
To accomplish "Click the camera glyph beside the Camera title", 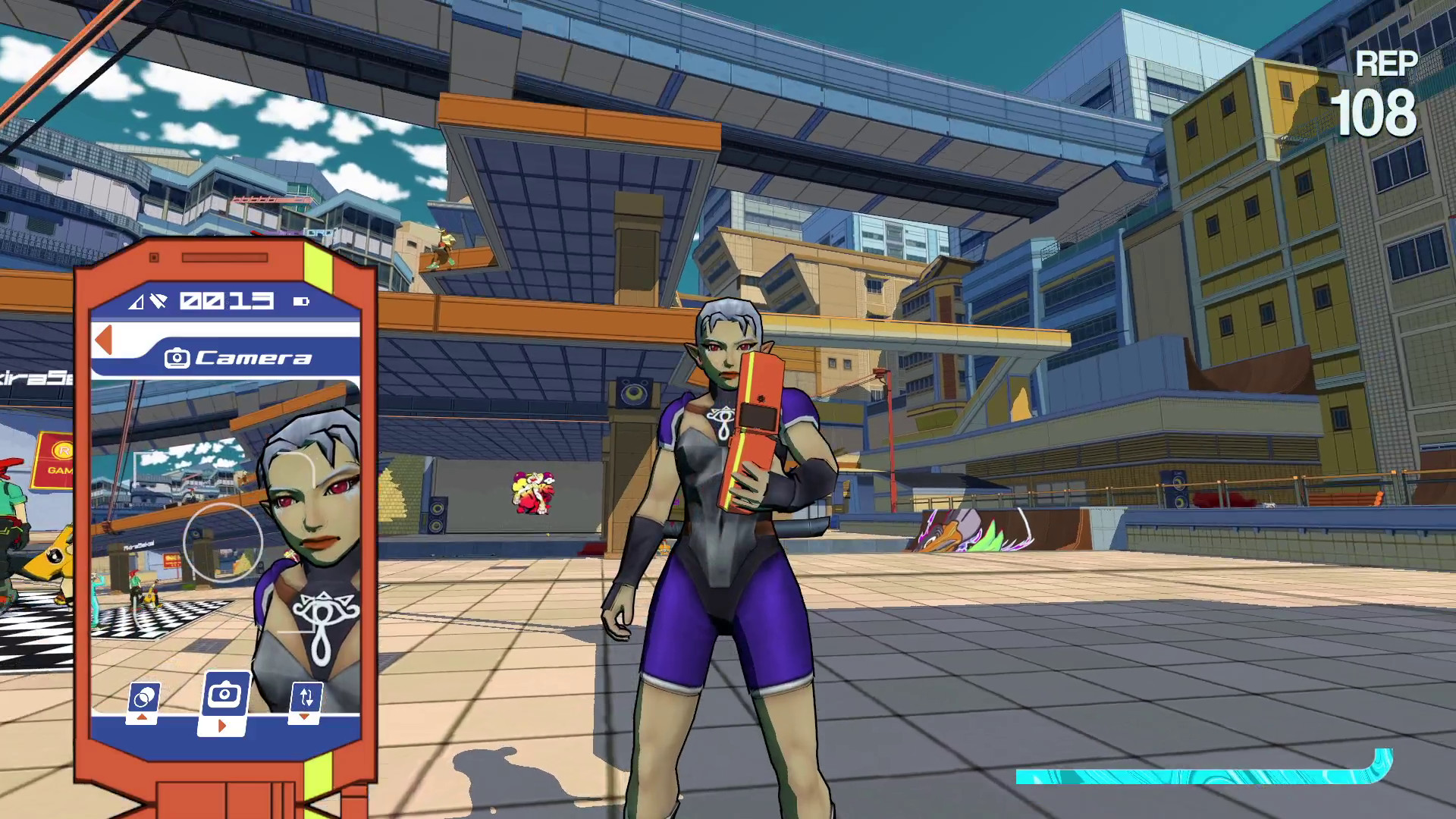I will [178, 358].
